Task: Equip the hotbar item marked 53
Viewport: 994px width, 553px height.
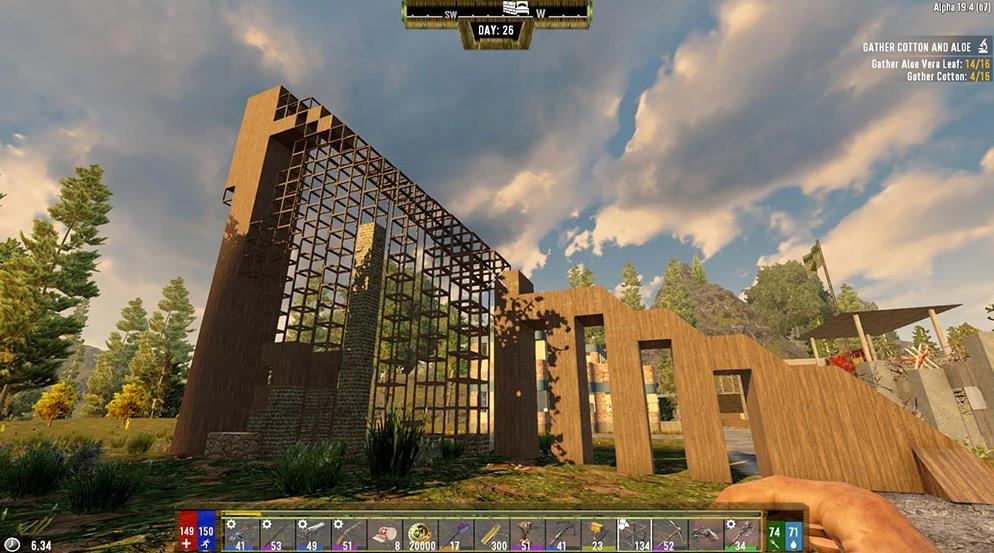Action: point(279,533)
